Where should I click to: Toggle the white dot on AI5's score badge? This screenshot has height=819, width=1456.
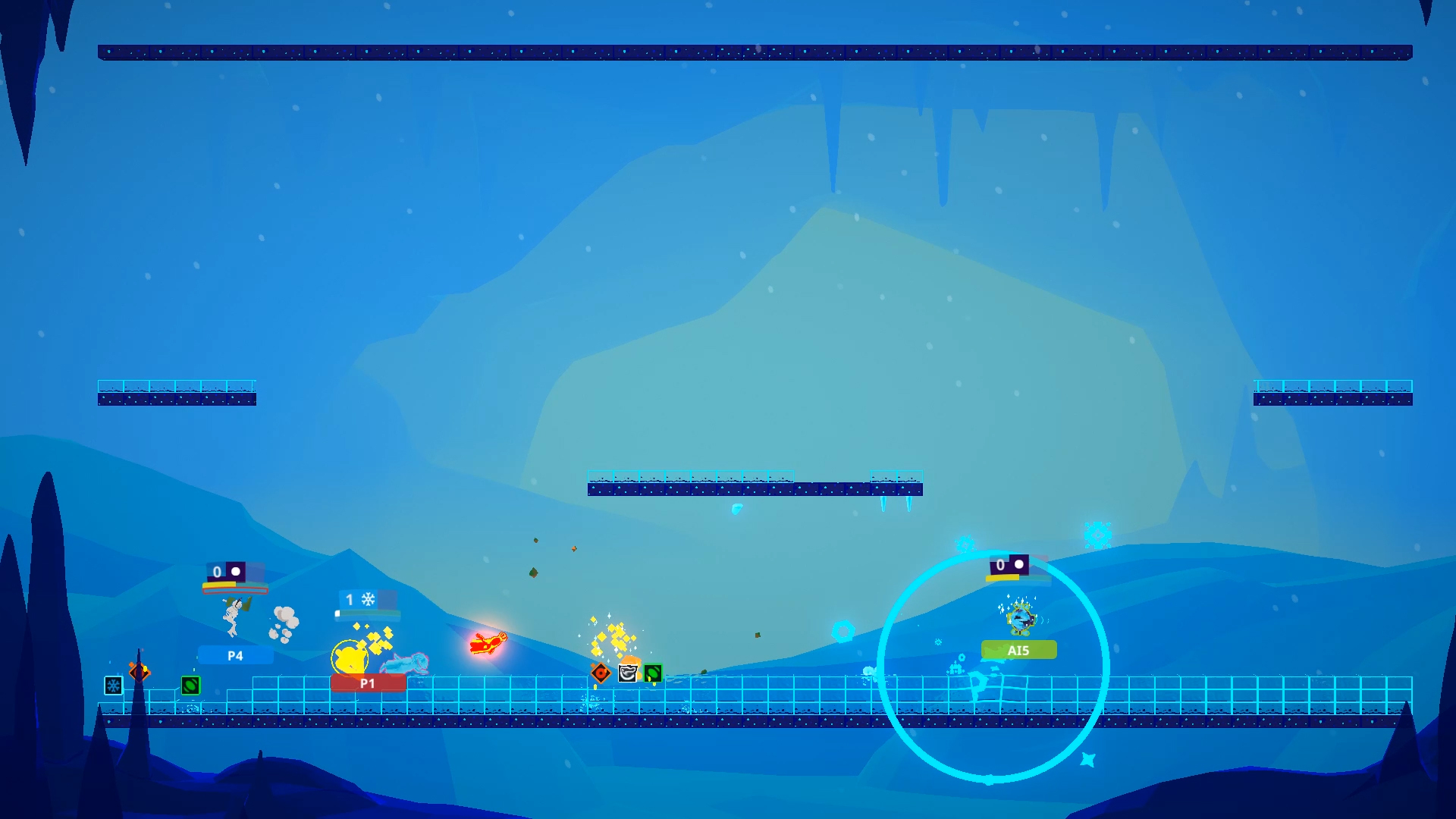coord(1021,565)
